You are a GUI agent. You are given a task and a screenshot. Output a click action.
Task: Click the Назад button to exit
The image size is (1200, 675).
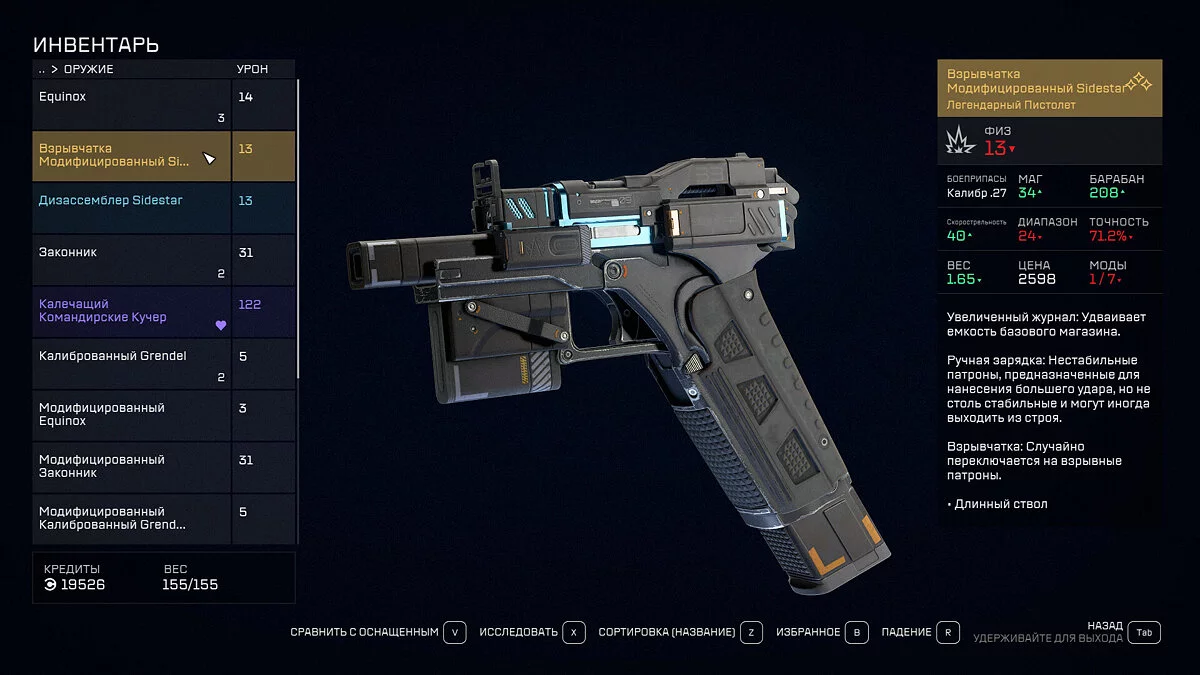tap(1145, 632)
